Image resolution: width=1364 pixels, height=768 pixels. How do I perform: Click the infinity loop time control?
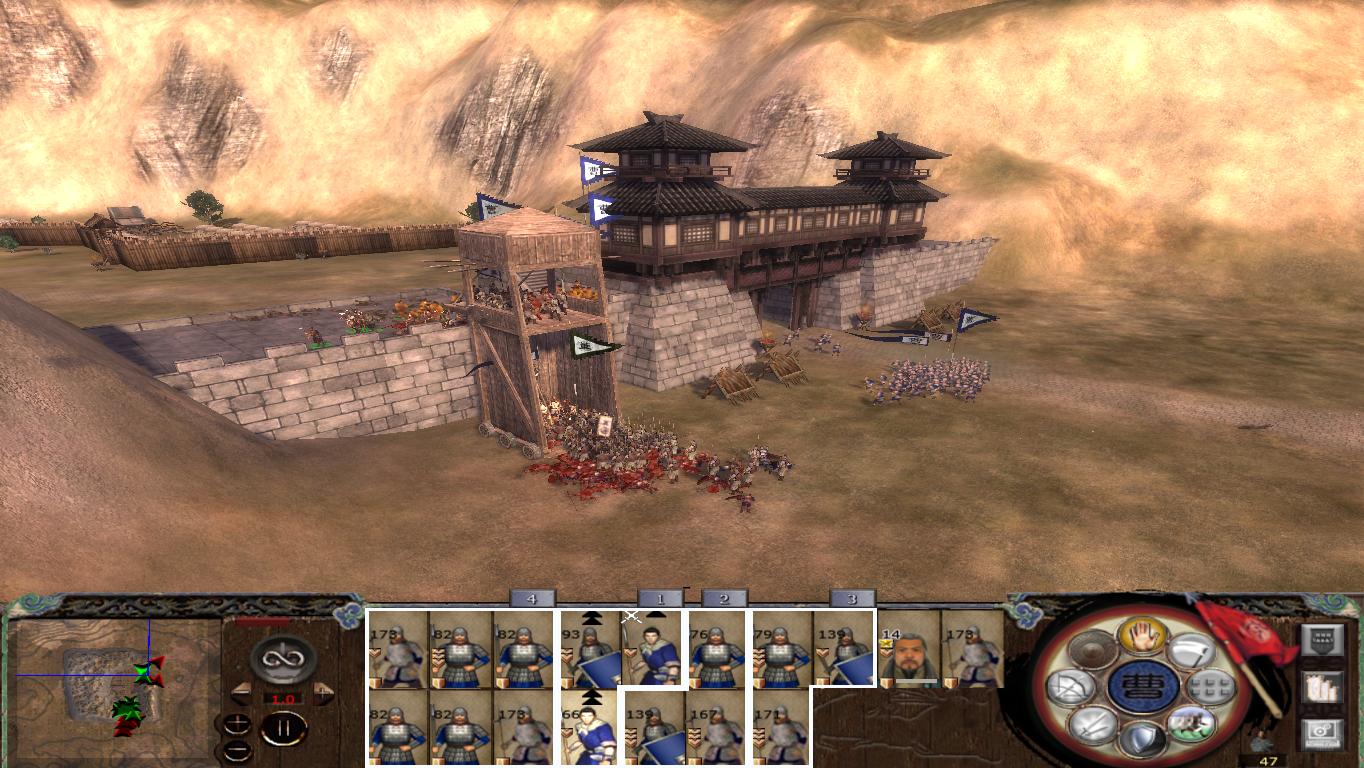(282, 657)
